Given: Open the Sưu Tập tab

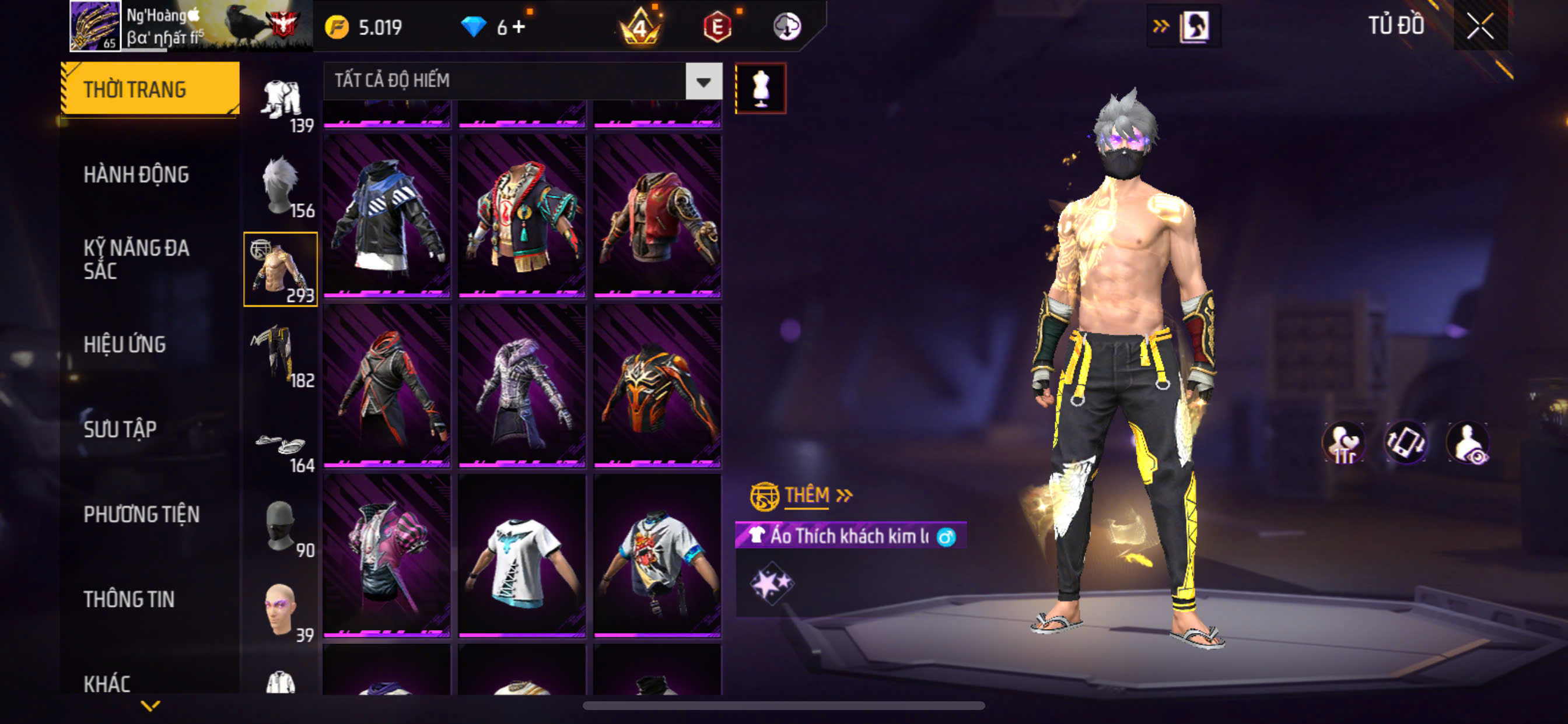Looking at the screenshot, I should coord(120,430).
